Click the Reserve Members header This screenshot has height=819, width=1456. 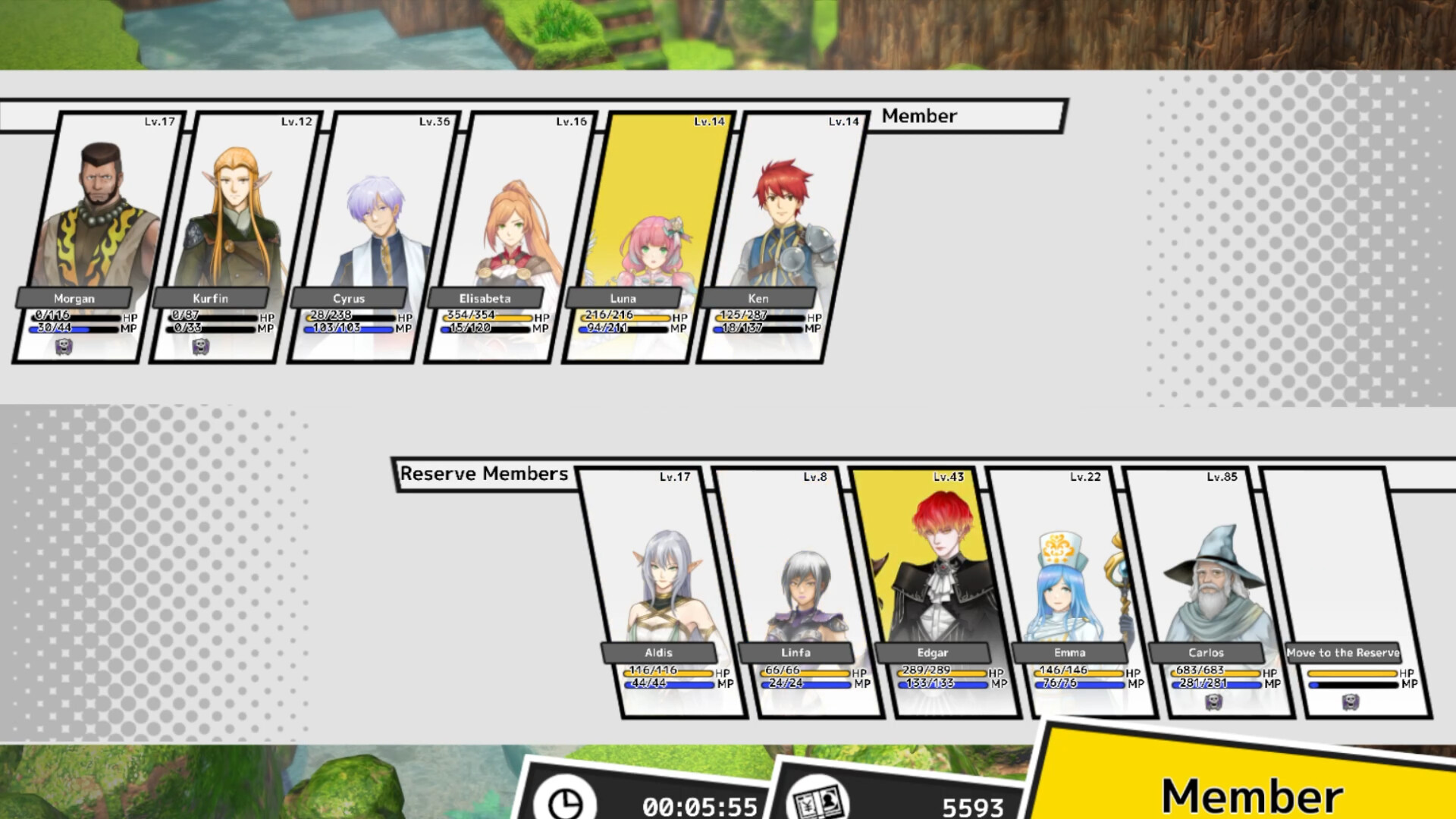coord(485,473)
